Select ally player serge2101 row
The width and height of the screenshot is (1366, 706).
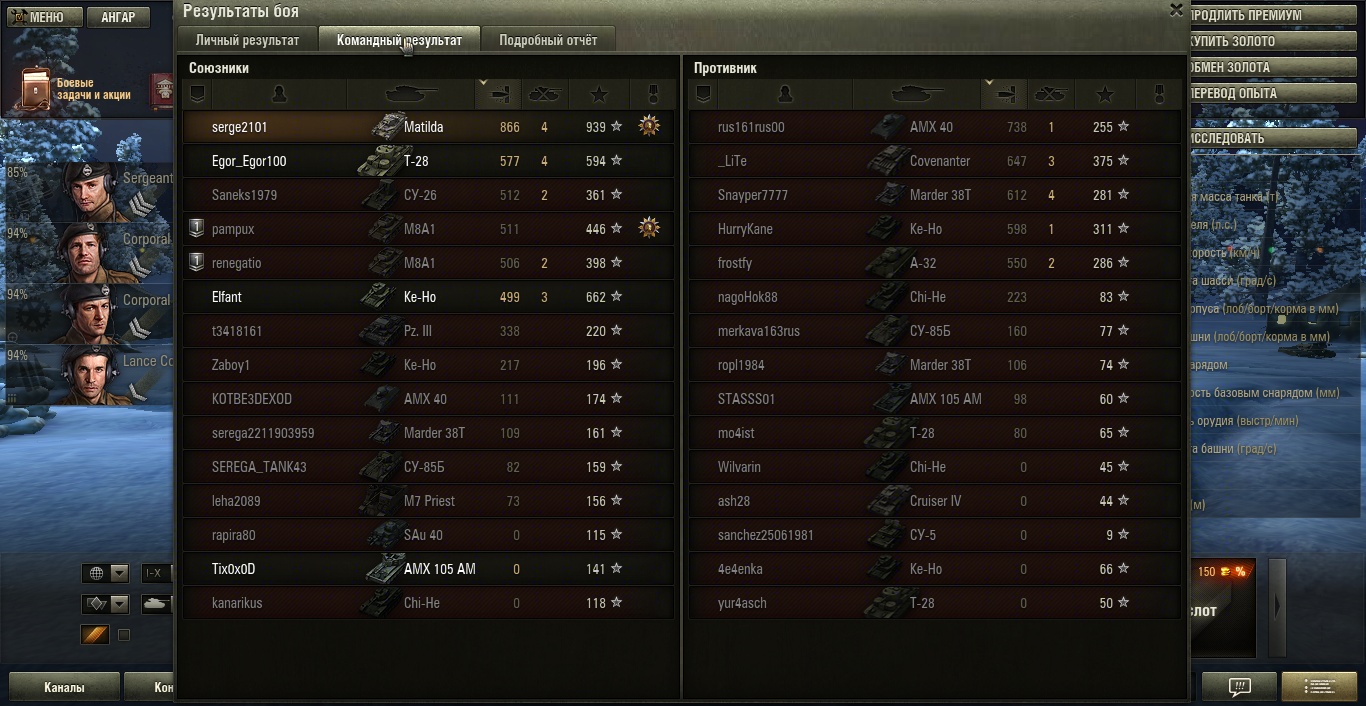(428, 127)
